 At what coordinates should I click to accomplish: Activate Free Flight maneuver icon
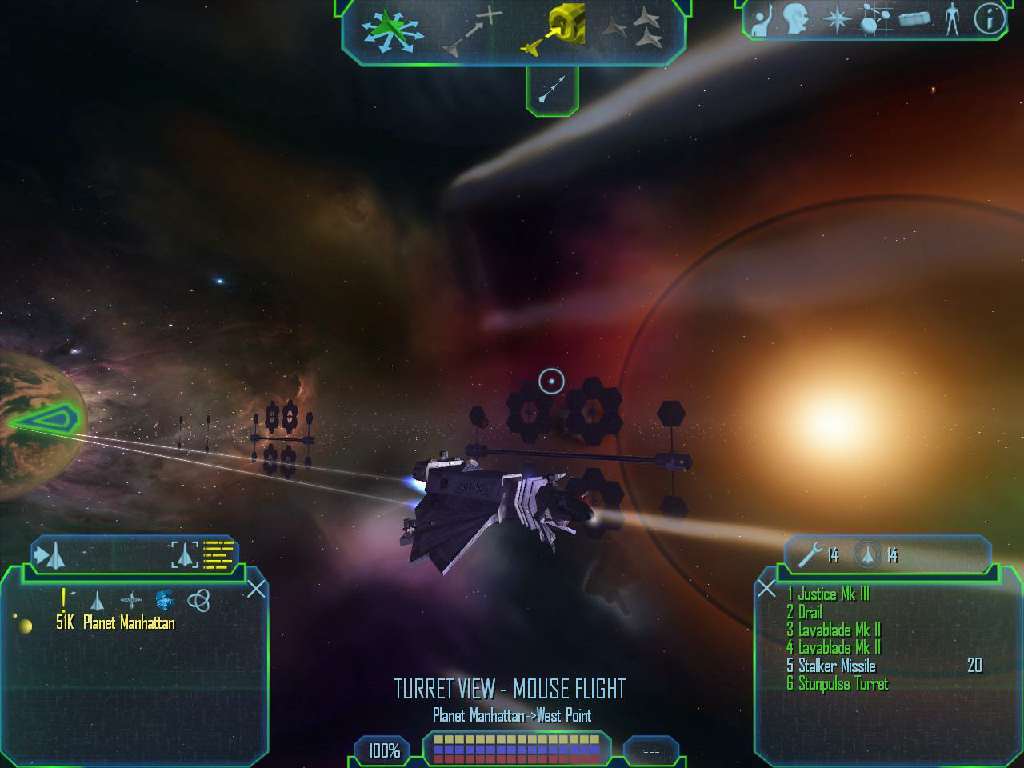pos(393,31)
